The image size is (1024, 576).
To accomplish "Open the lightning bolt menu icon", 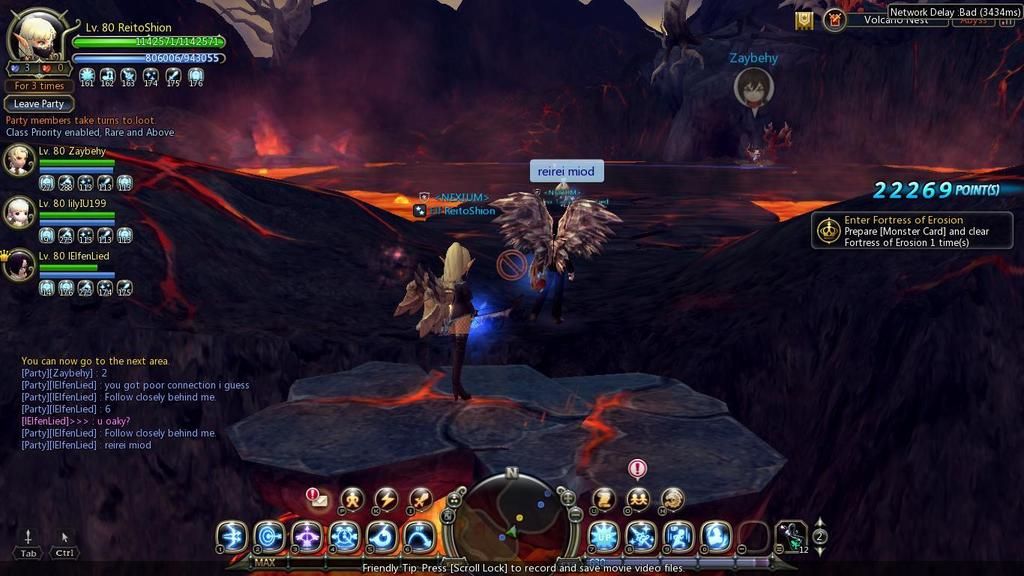I will (386, 499).
